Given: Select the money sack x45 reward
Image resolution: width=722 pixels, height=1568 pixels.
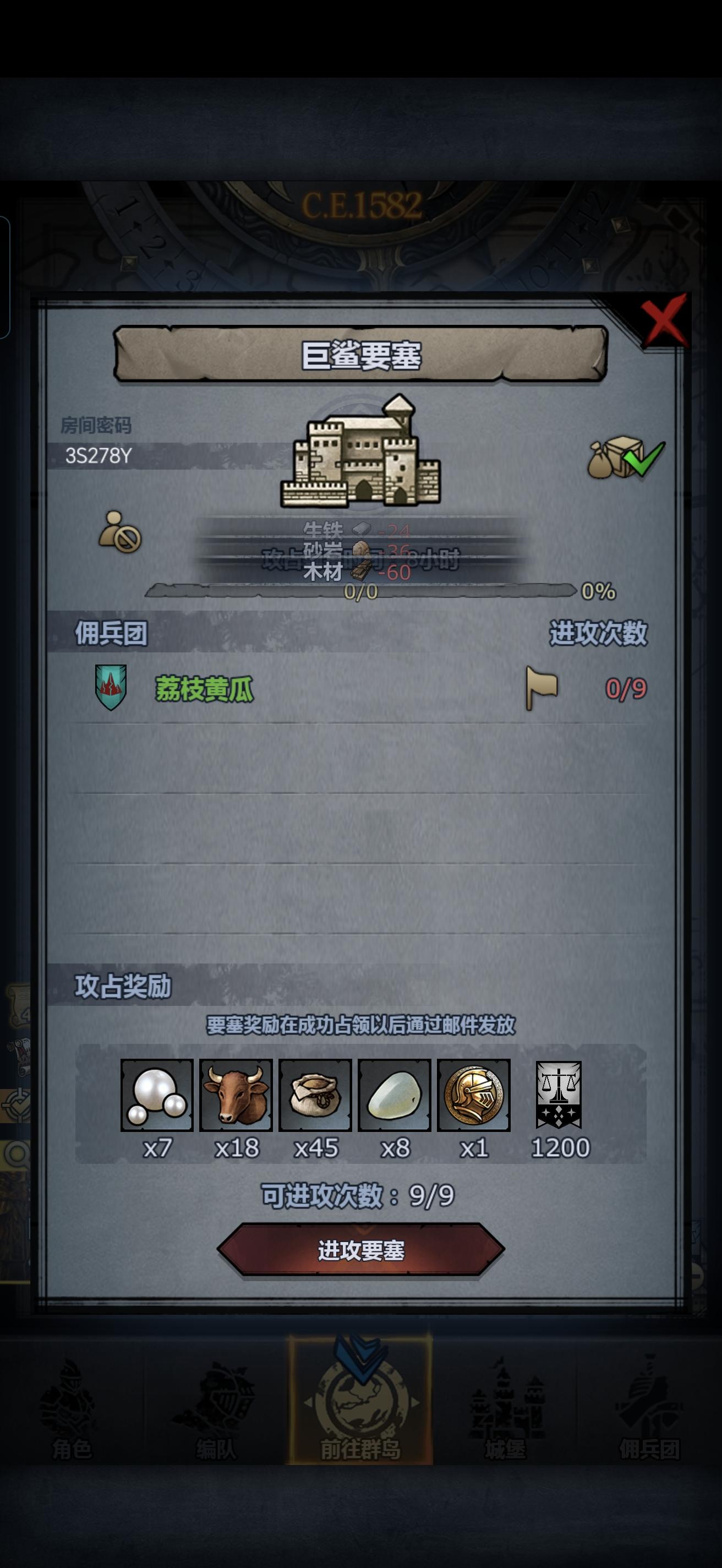Looking at the screenshot, I should 315,1099.
